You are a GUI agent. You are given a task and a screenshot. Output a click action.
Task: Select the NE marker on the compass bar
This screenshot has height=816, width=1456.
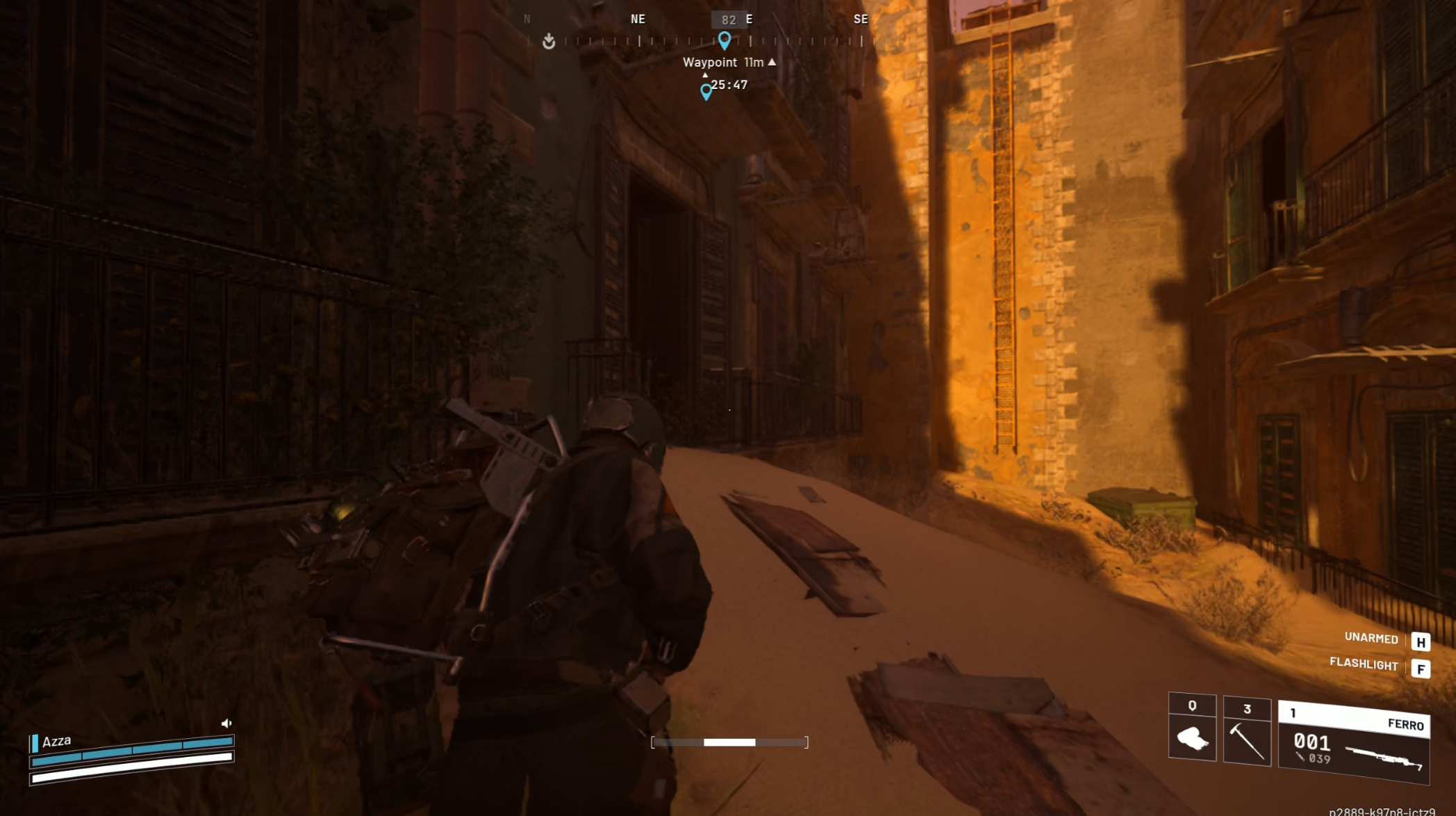pos(637,19)
